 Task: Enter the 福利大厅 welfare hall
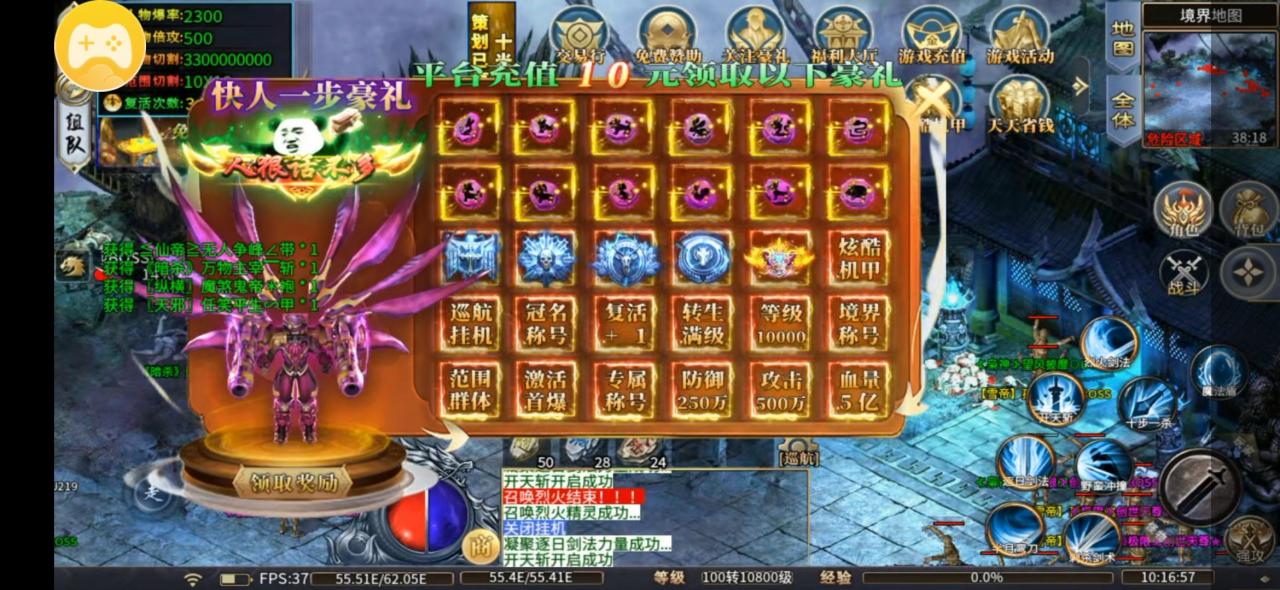[843, 36]
